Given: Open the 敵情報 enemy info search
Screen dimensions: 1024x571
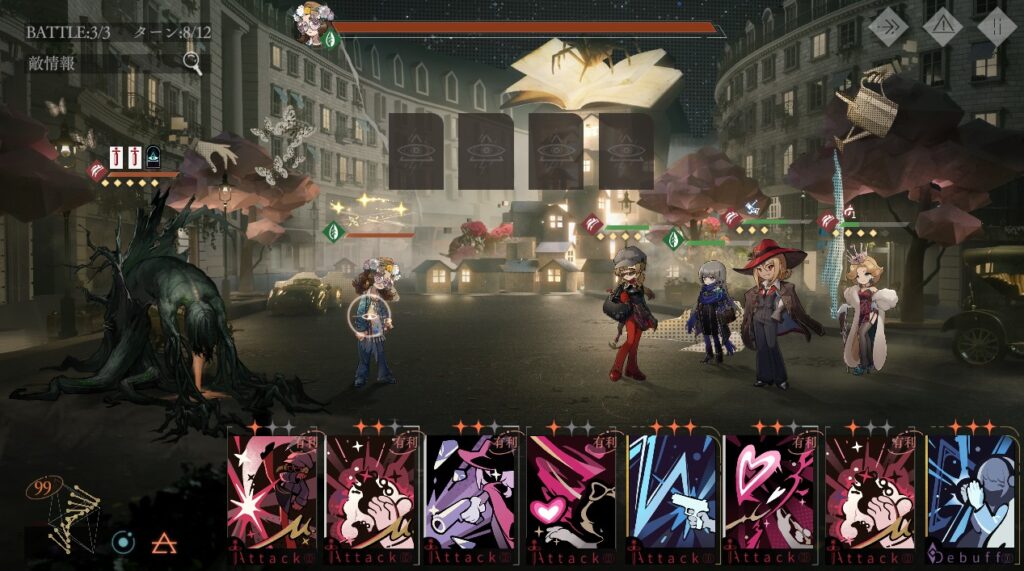Looking at the screenshot, I should tap(191, 63).
